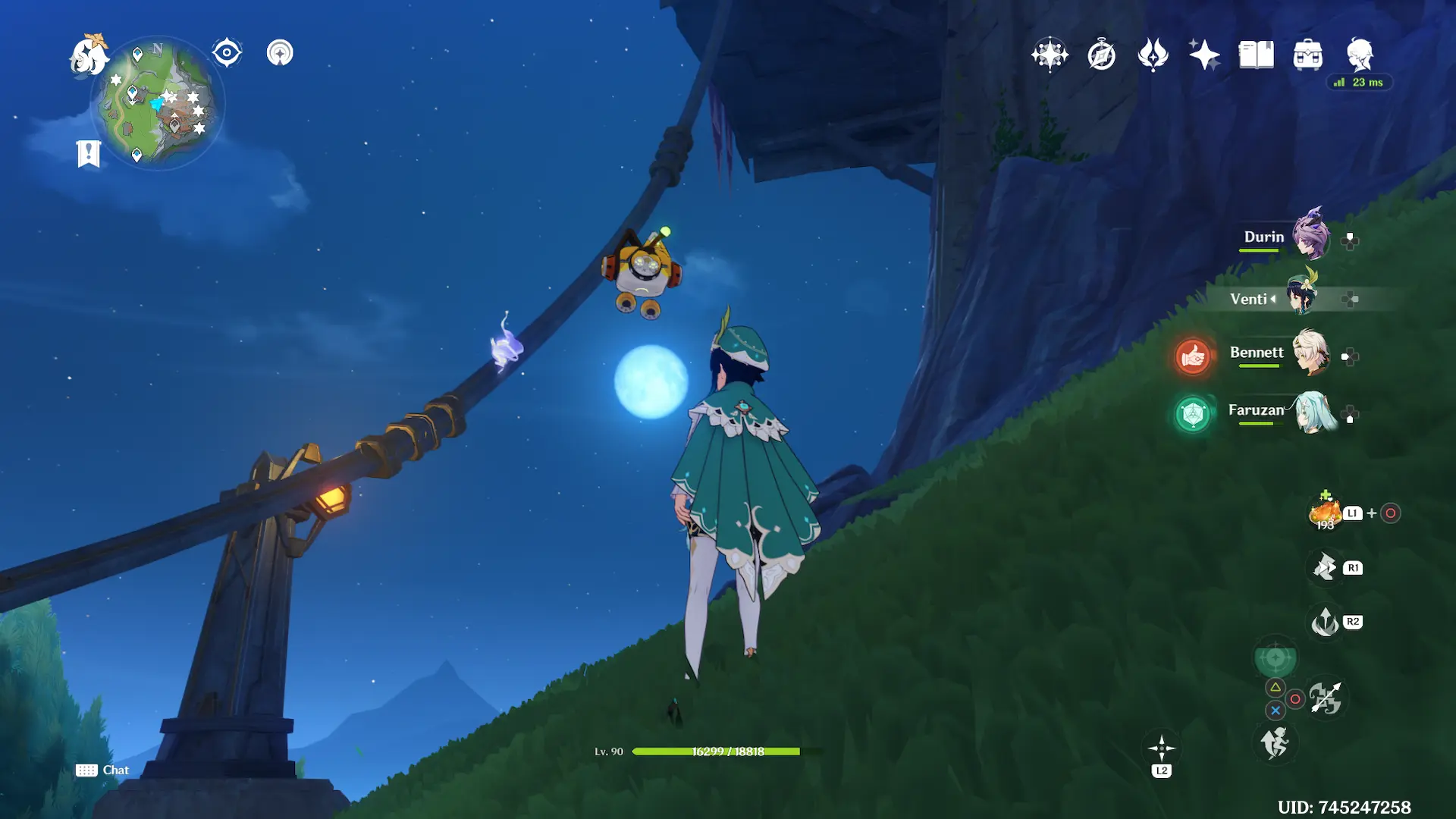Use the food item with 193 count
This screenshot has height=819, width=1456.
coord(1325,513)
